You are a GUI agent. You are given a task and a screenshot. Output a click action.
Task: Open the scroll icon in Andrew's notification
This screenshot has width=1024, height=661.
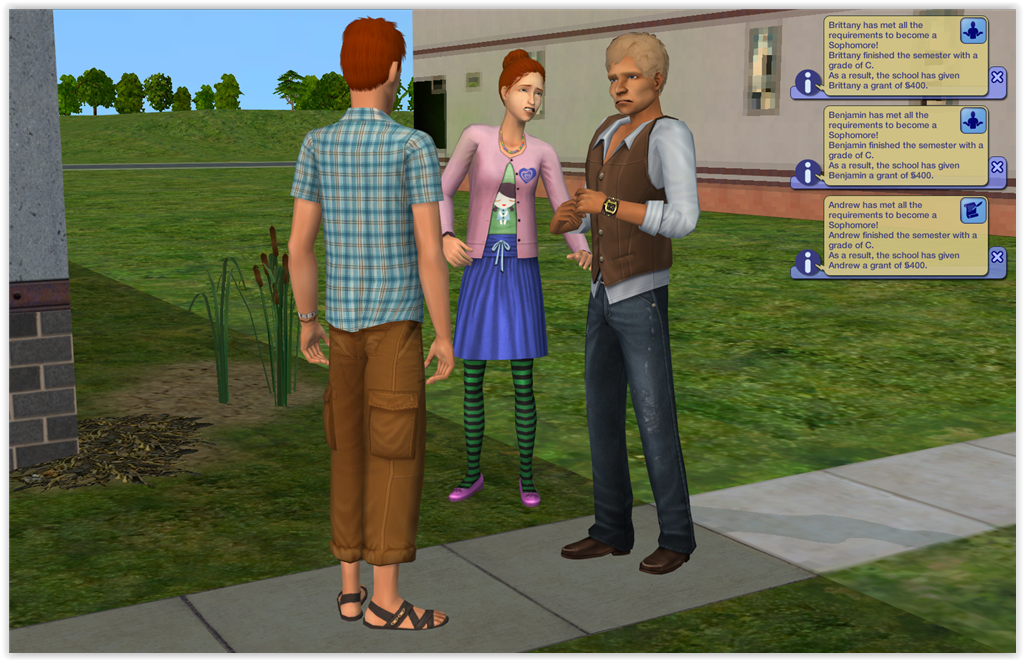coord(973,210)
